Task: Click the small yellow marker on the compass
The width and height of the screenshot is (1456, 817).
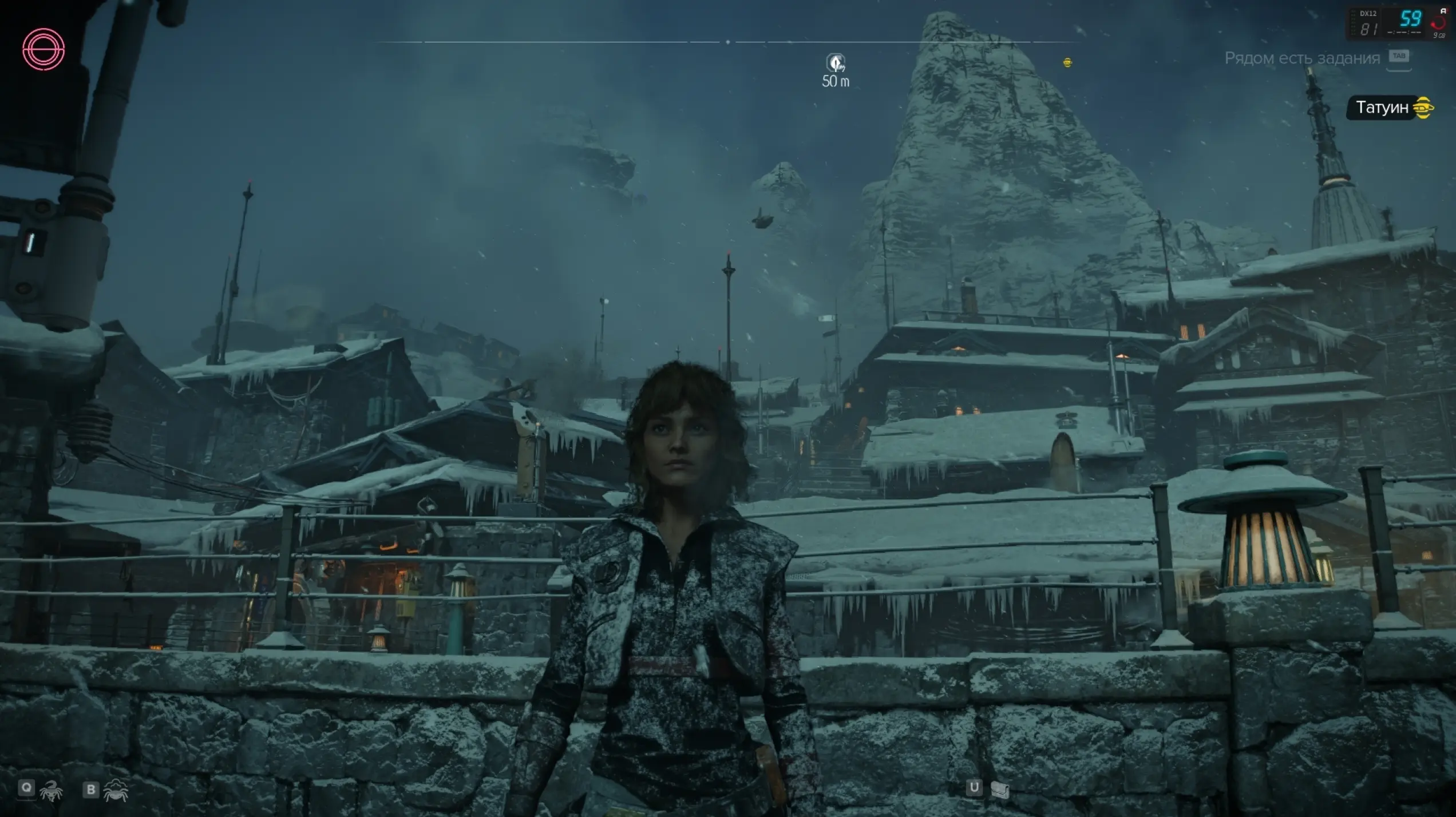Action: [x=1067, y=62]
